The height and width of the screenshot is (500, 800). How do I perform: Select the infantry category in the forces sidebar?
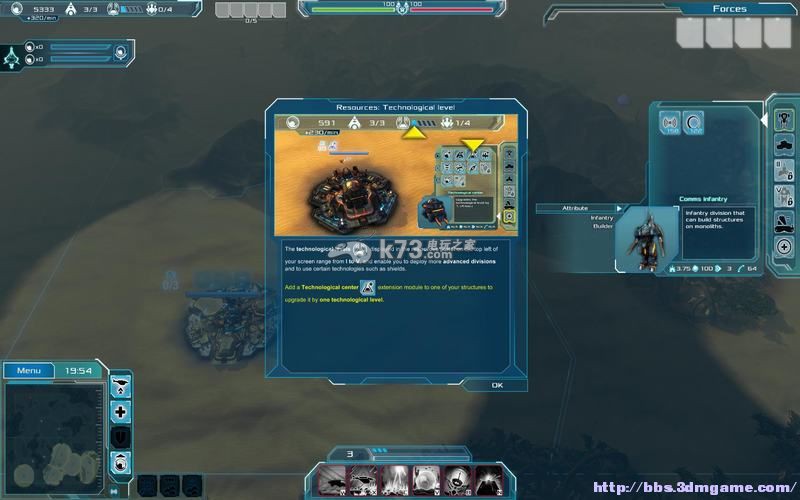(784, 119)
